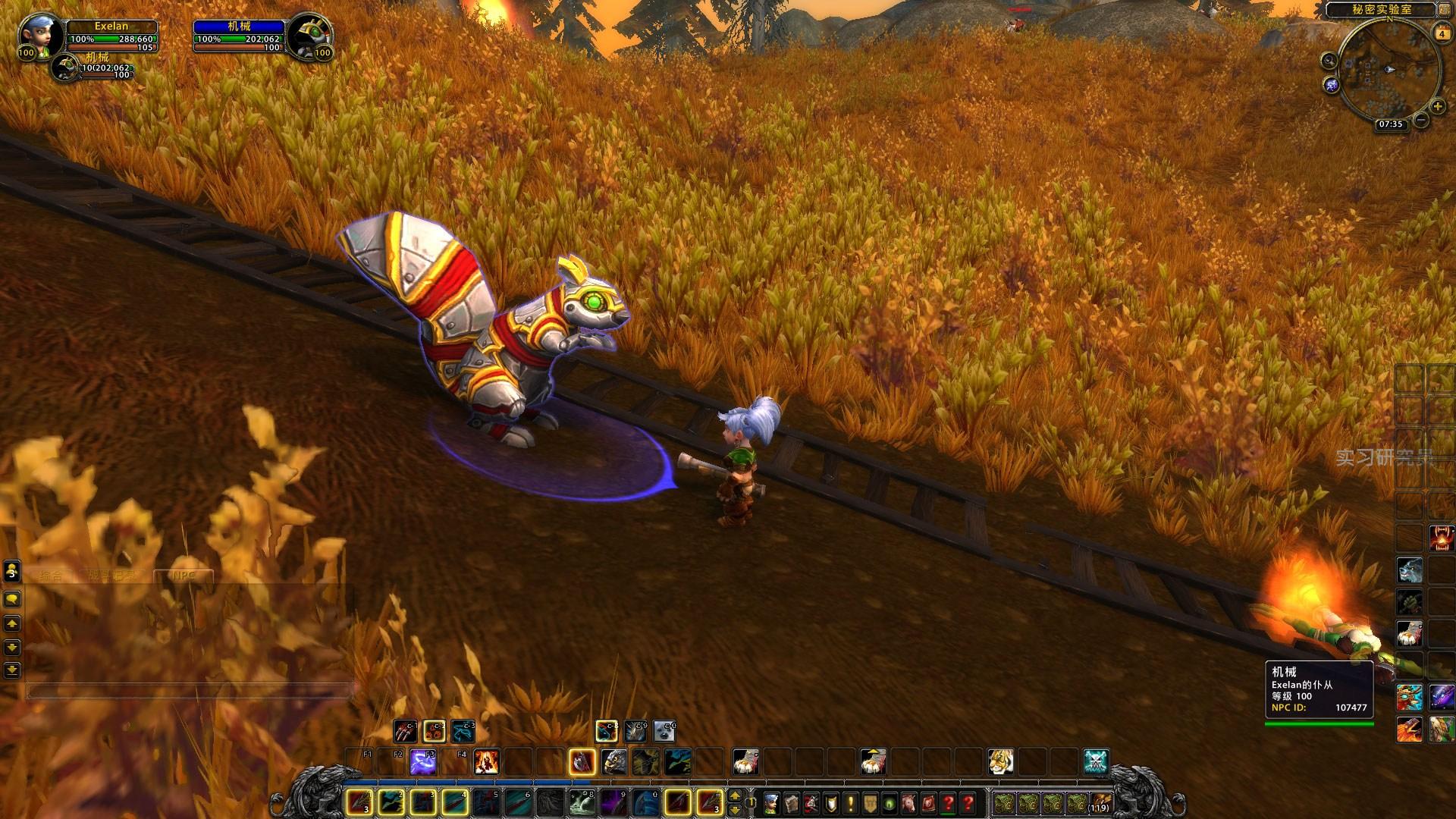Viewport: 1456px width, 819px height.
Task: Open the backpack showing 119 free slots
Action: 1100,802
